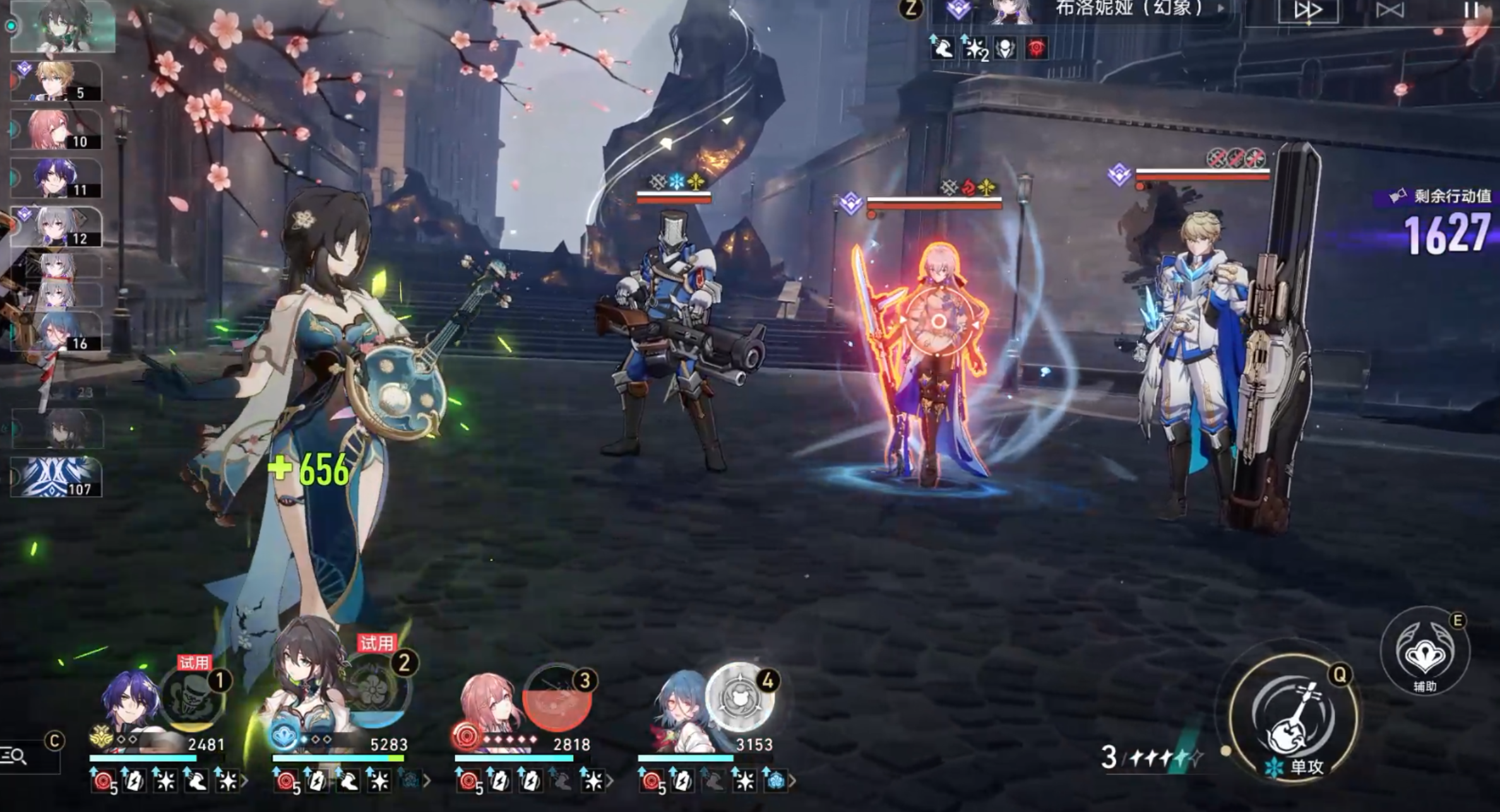Toggle double-speed battle mode
This screenshot has width=1500, height=812.
pos(1307,10)
